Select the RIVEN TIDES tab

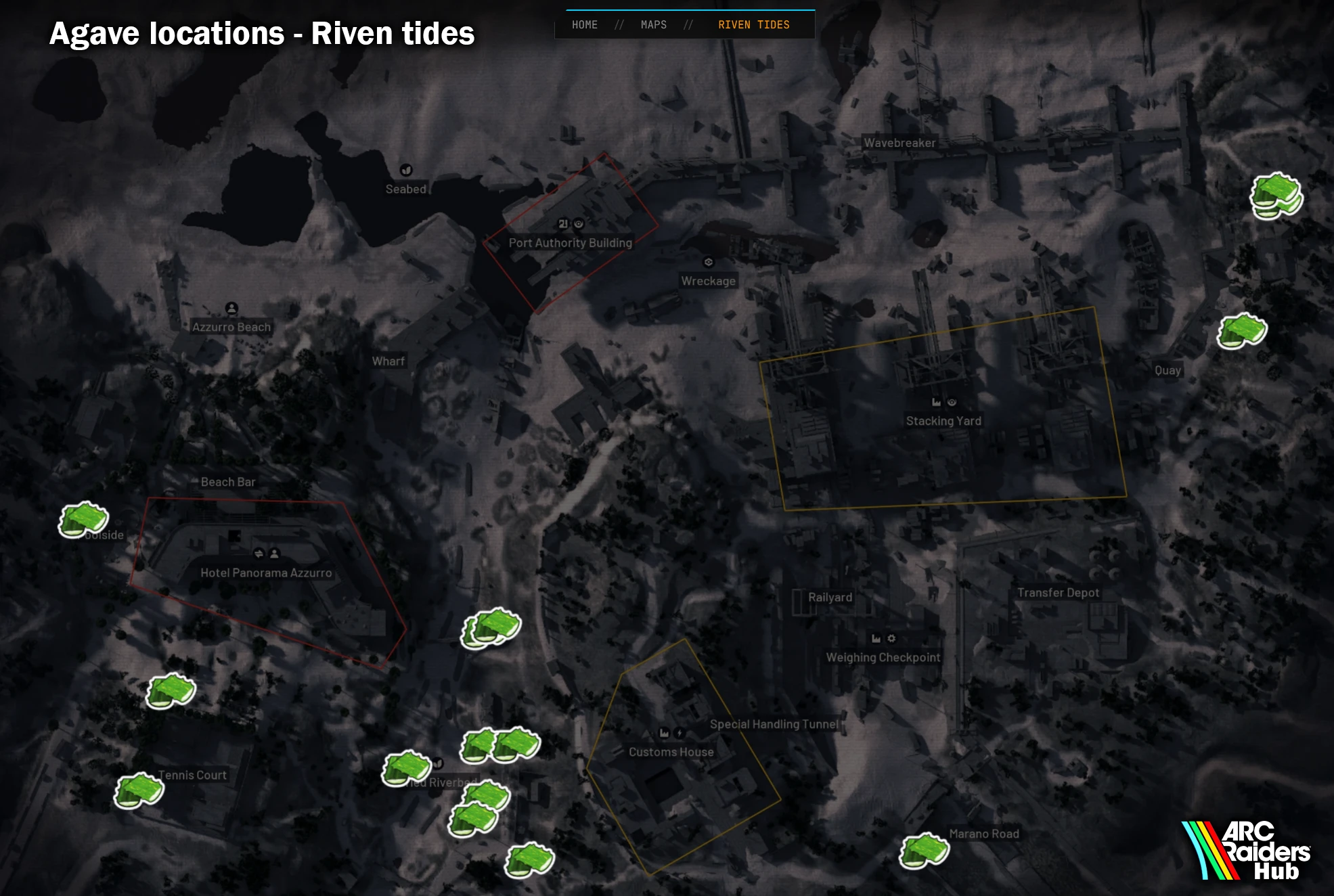pyautogui.click(x=753, y=24)
